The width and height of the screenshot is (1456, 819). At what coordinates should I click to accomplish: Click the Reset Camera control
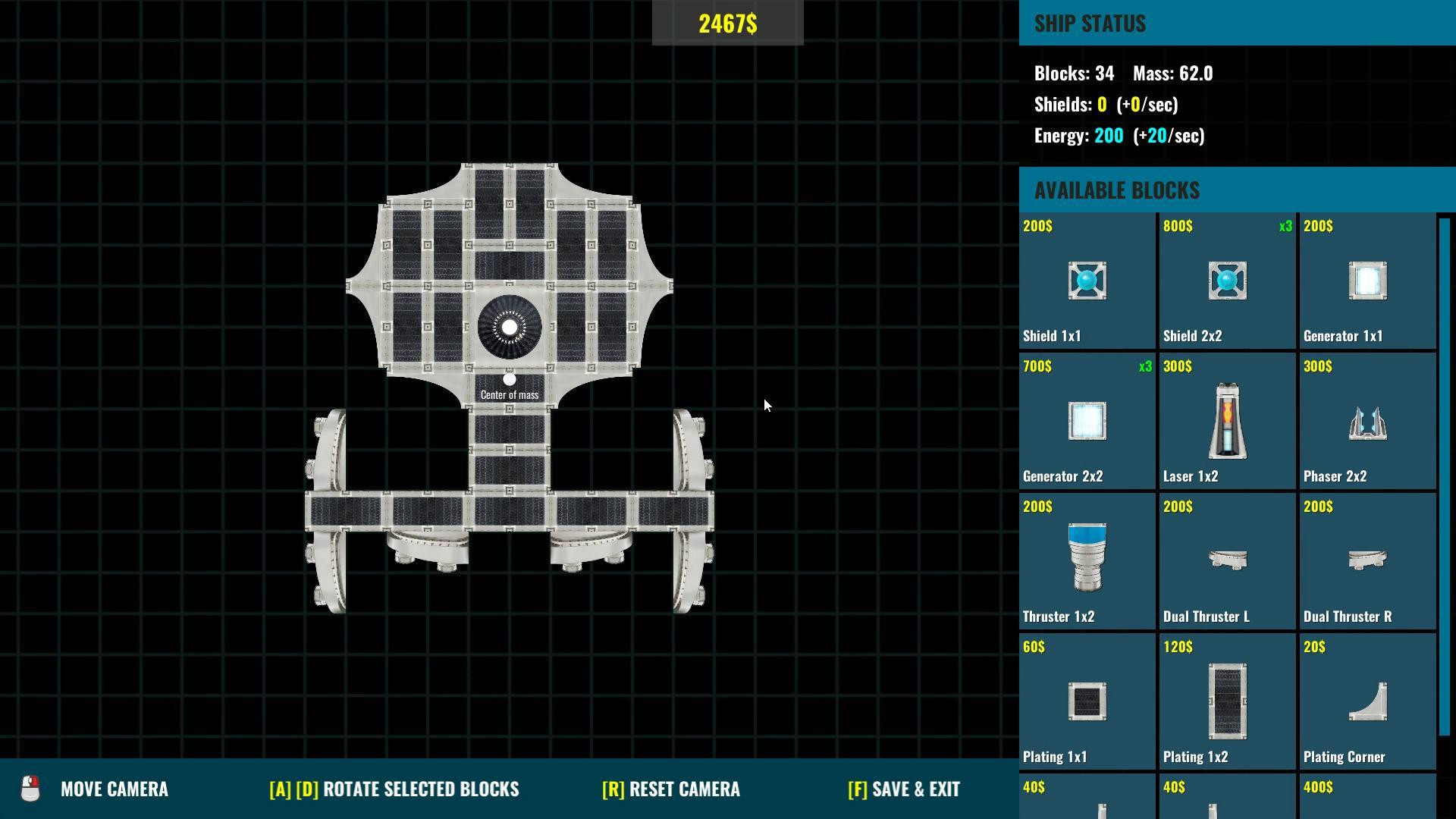click(670, 789)
